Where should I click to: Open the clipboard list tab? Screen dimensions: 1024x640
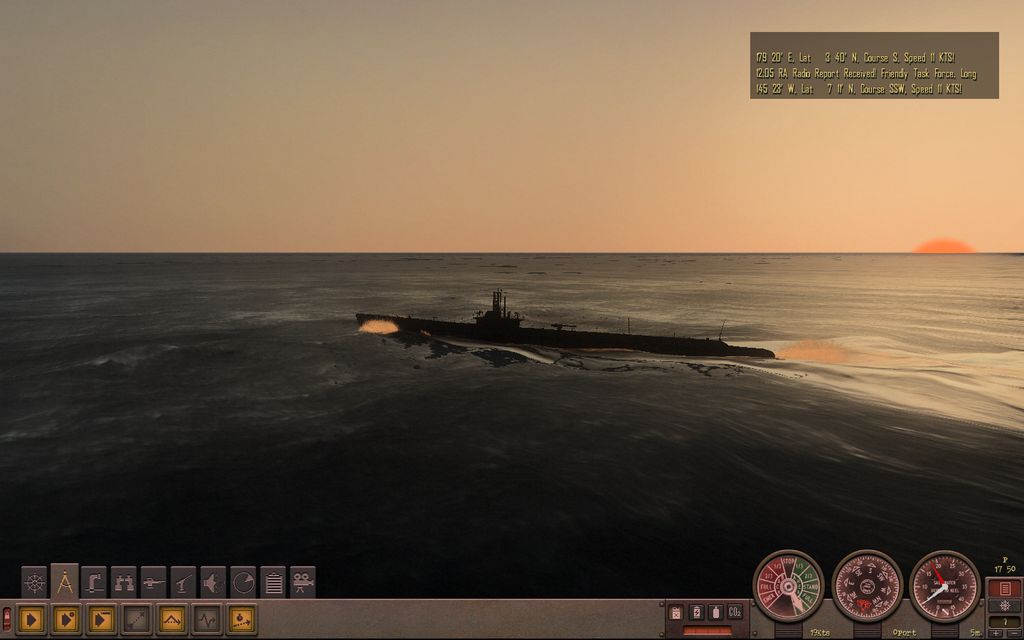click(x=273, y=582)
